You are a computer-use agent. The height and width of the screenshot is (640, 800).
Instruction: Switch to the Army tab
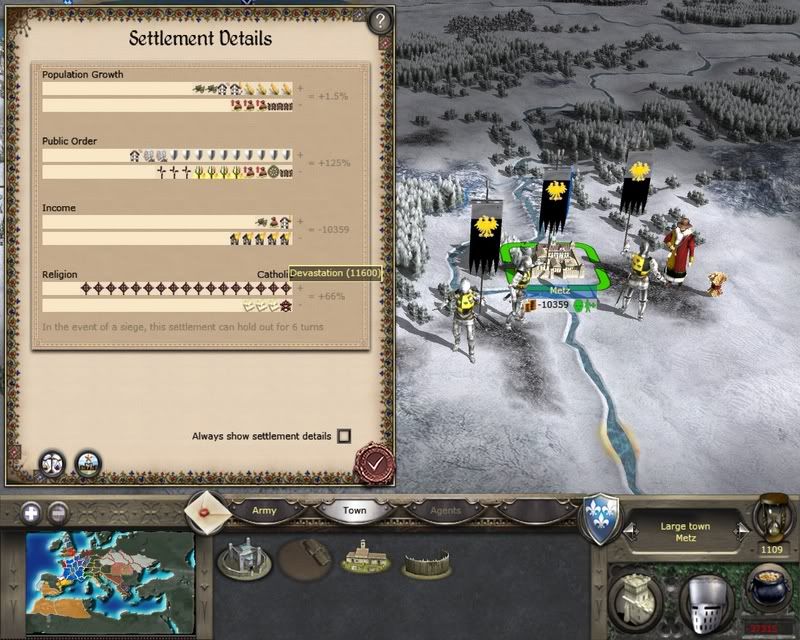click(264, 510)
